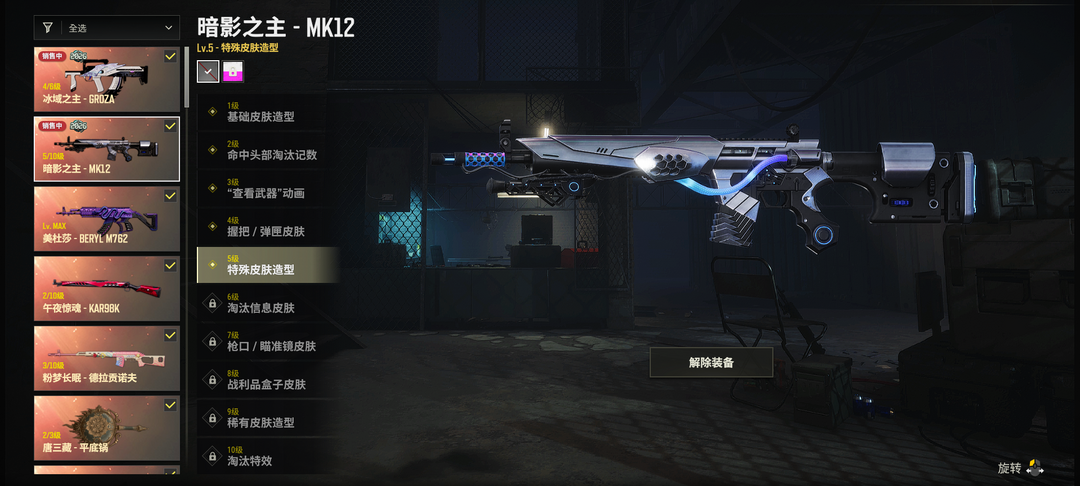Select level 1 基础皮肤造型
Viewport: 1080px width, 486px height.
pos(267,112)
